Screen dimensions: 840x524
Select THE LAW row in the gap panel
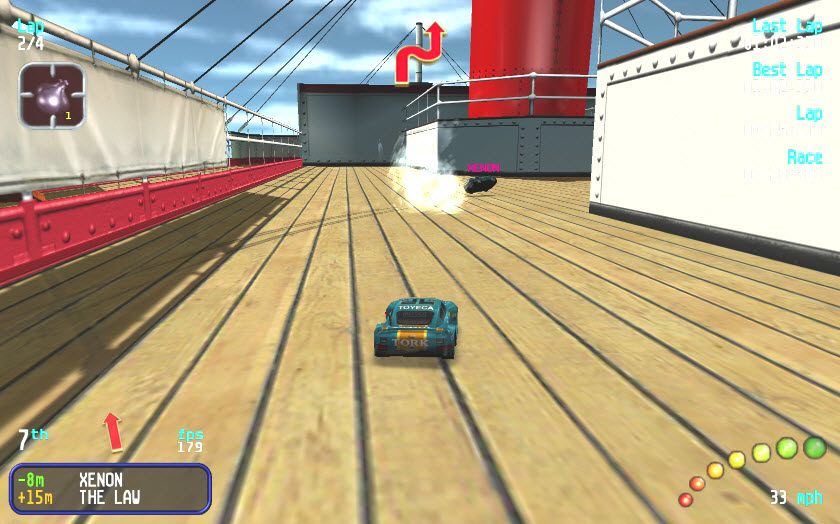coord(110,497)
